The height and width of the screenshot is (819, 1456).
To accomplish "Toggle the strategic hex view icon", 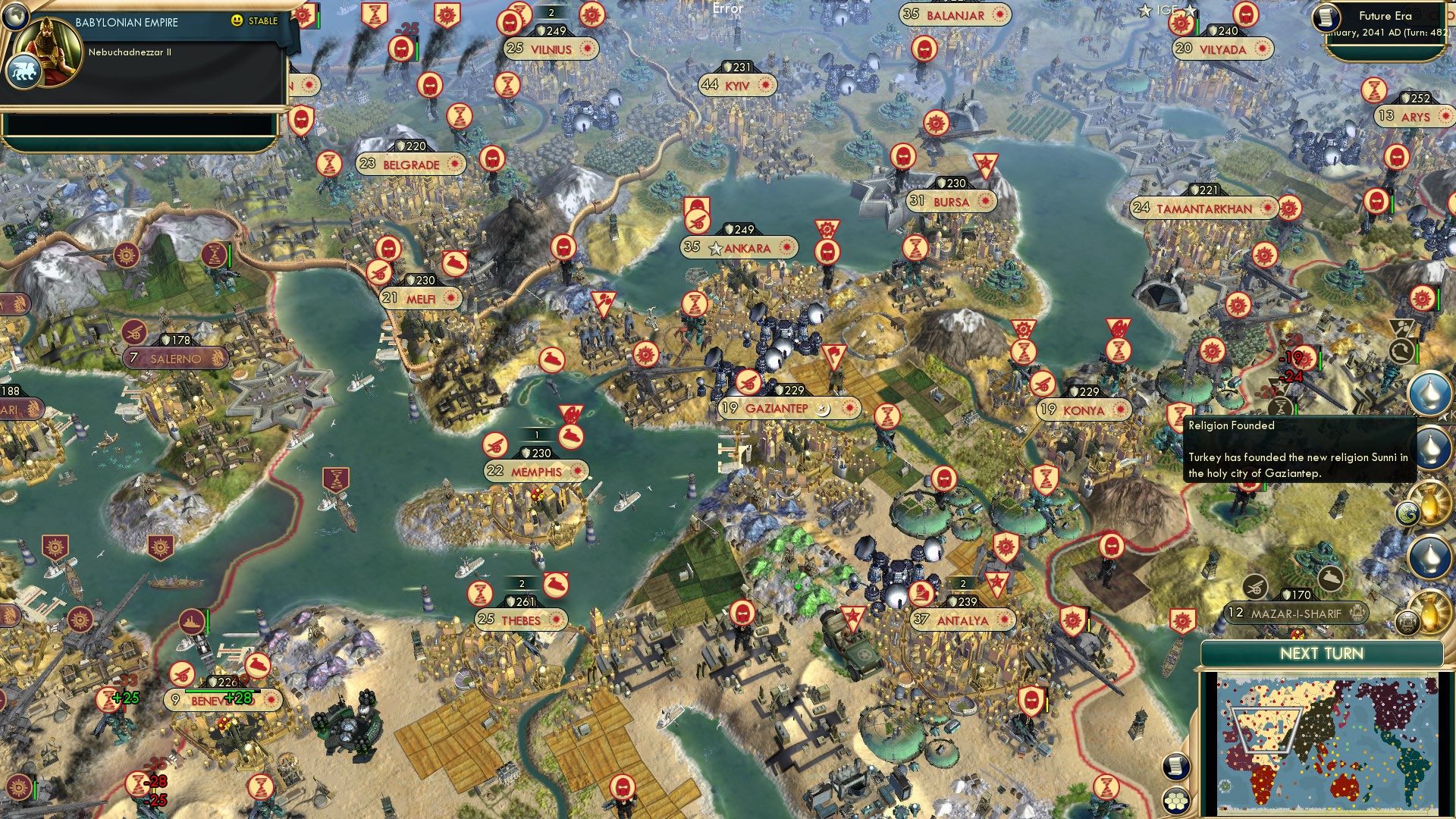I will coord(1175,801).
